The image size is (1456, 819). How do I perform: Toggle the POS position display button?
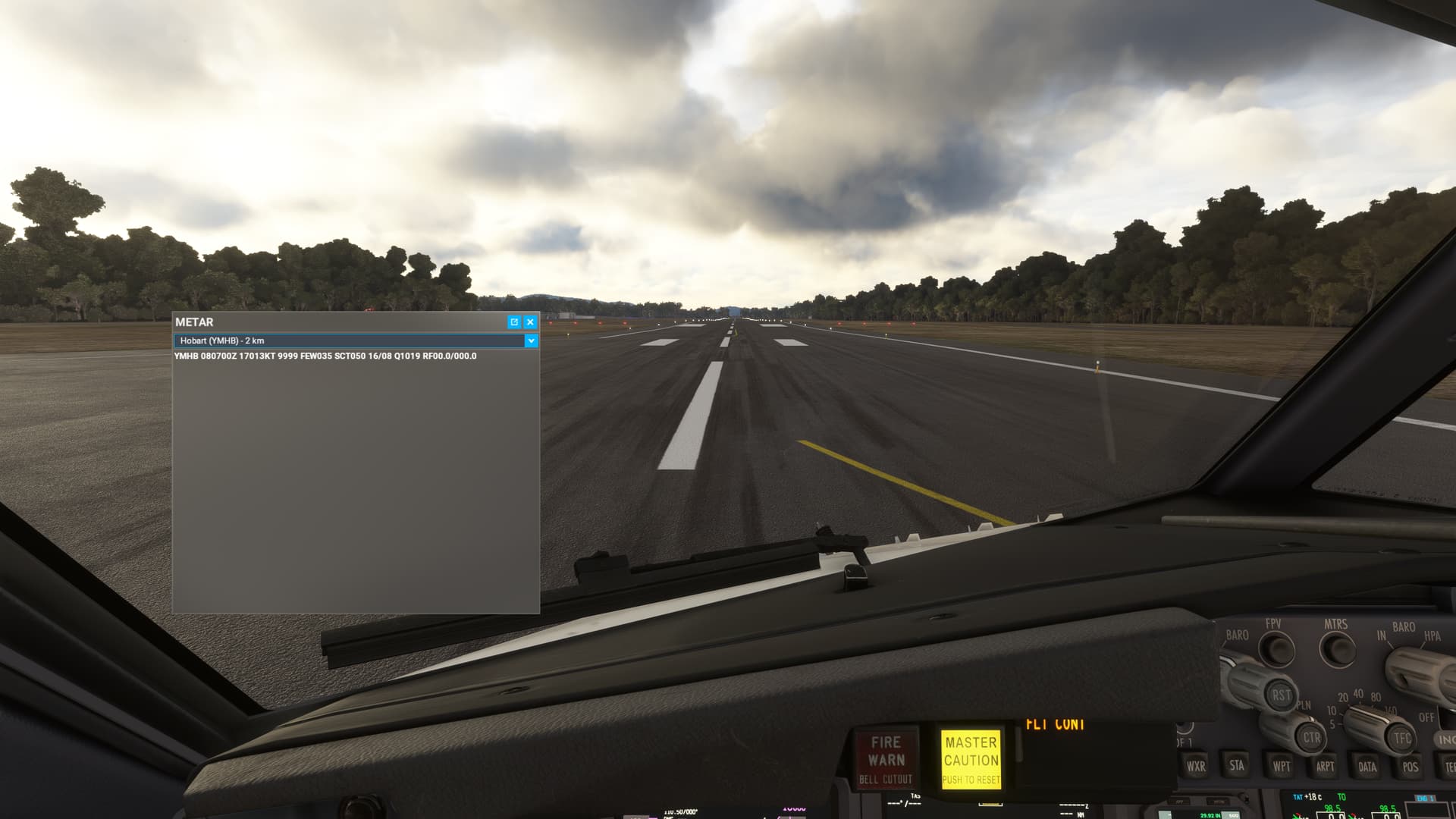pyautogui.click(x=1410, y=767)
